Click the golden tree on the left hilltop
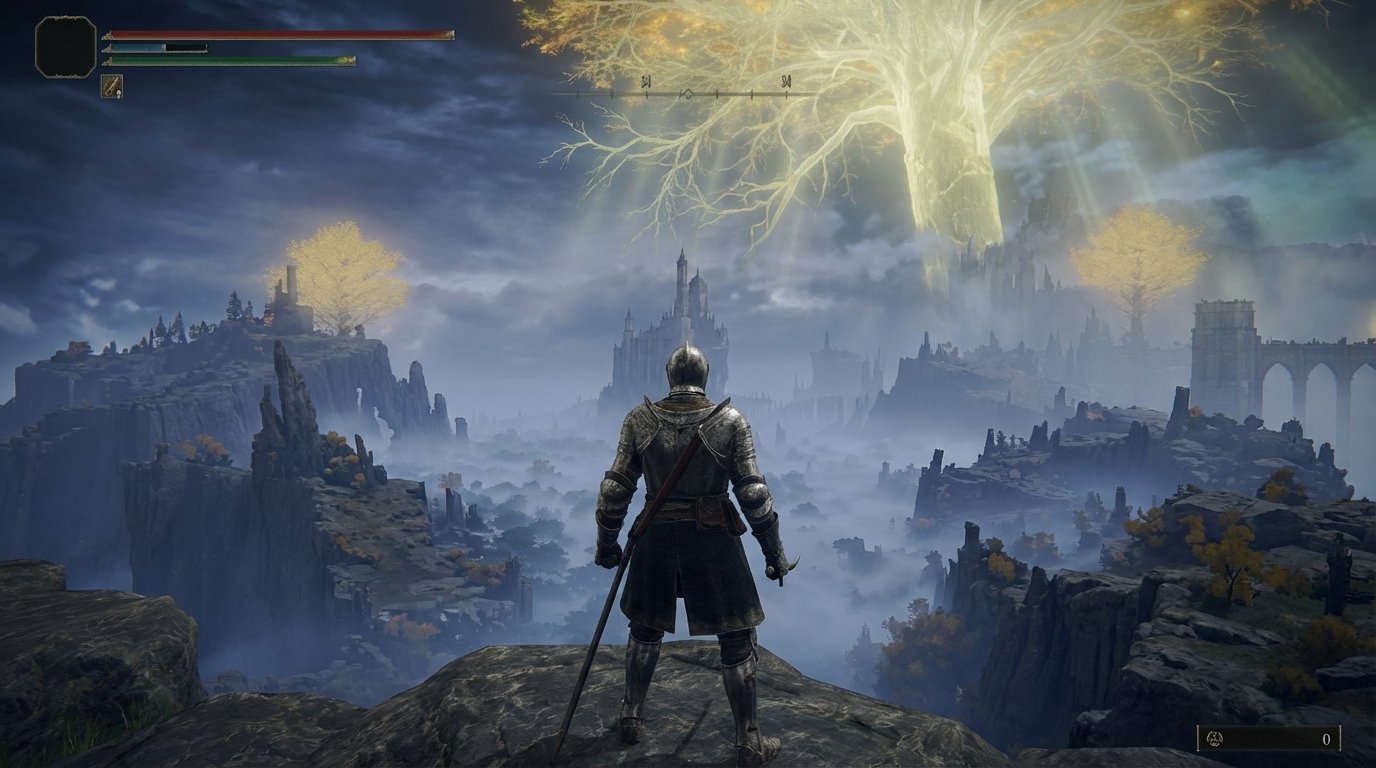This screenshot has height=768, width=1376. coord(340,270)
